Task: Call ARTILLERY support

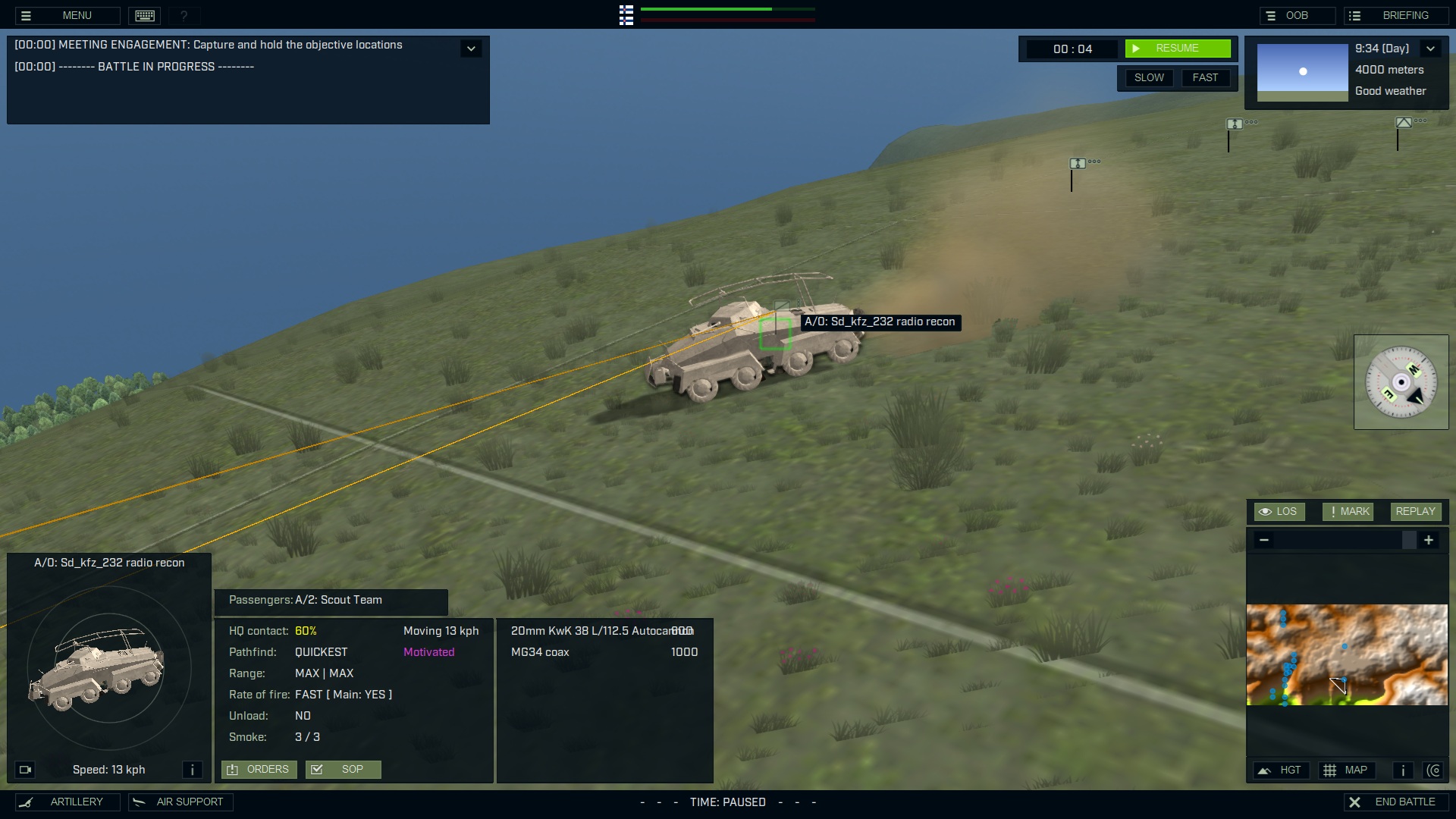Action: (x=67, y=802)
